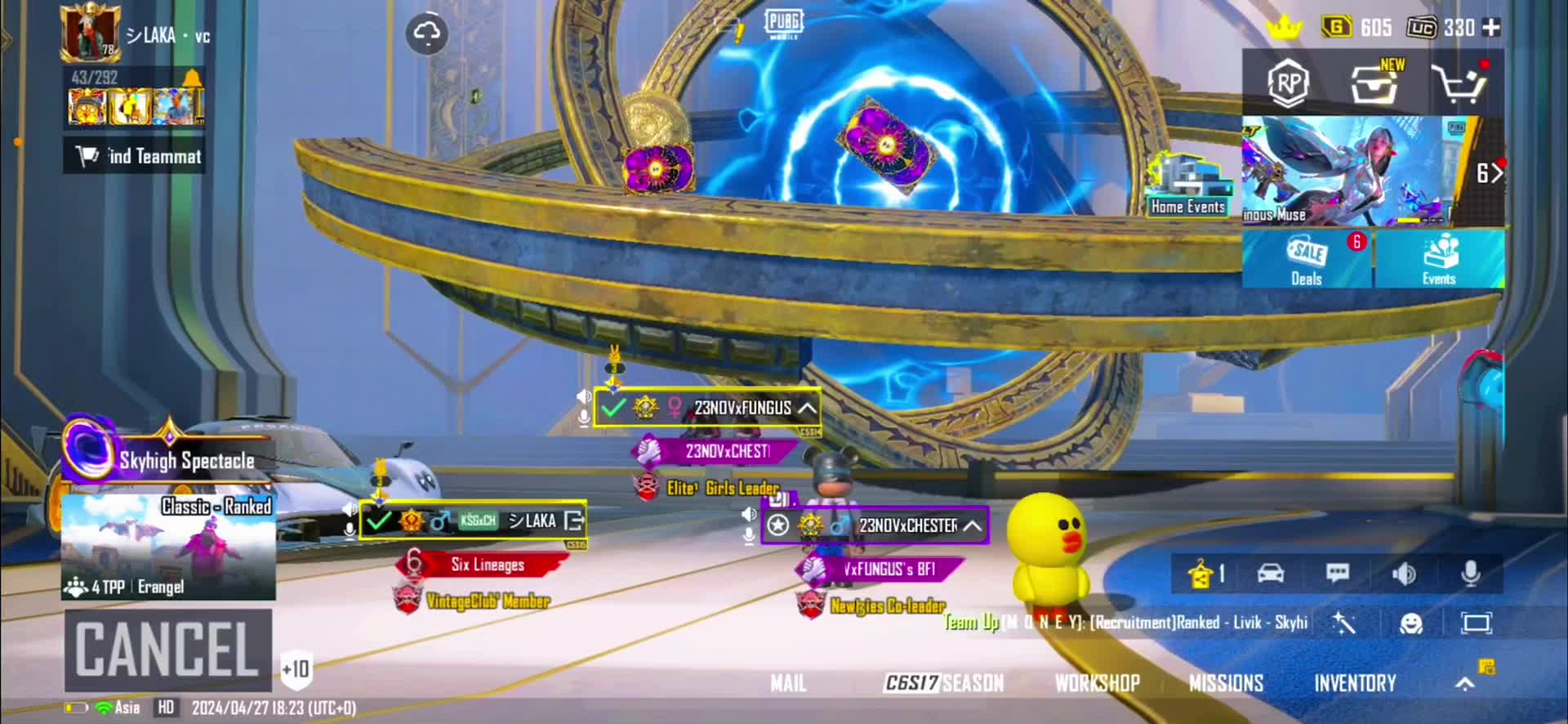Open the Workshop menu
This screenshot has width=1568, height=724.
click(1097, 683)
